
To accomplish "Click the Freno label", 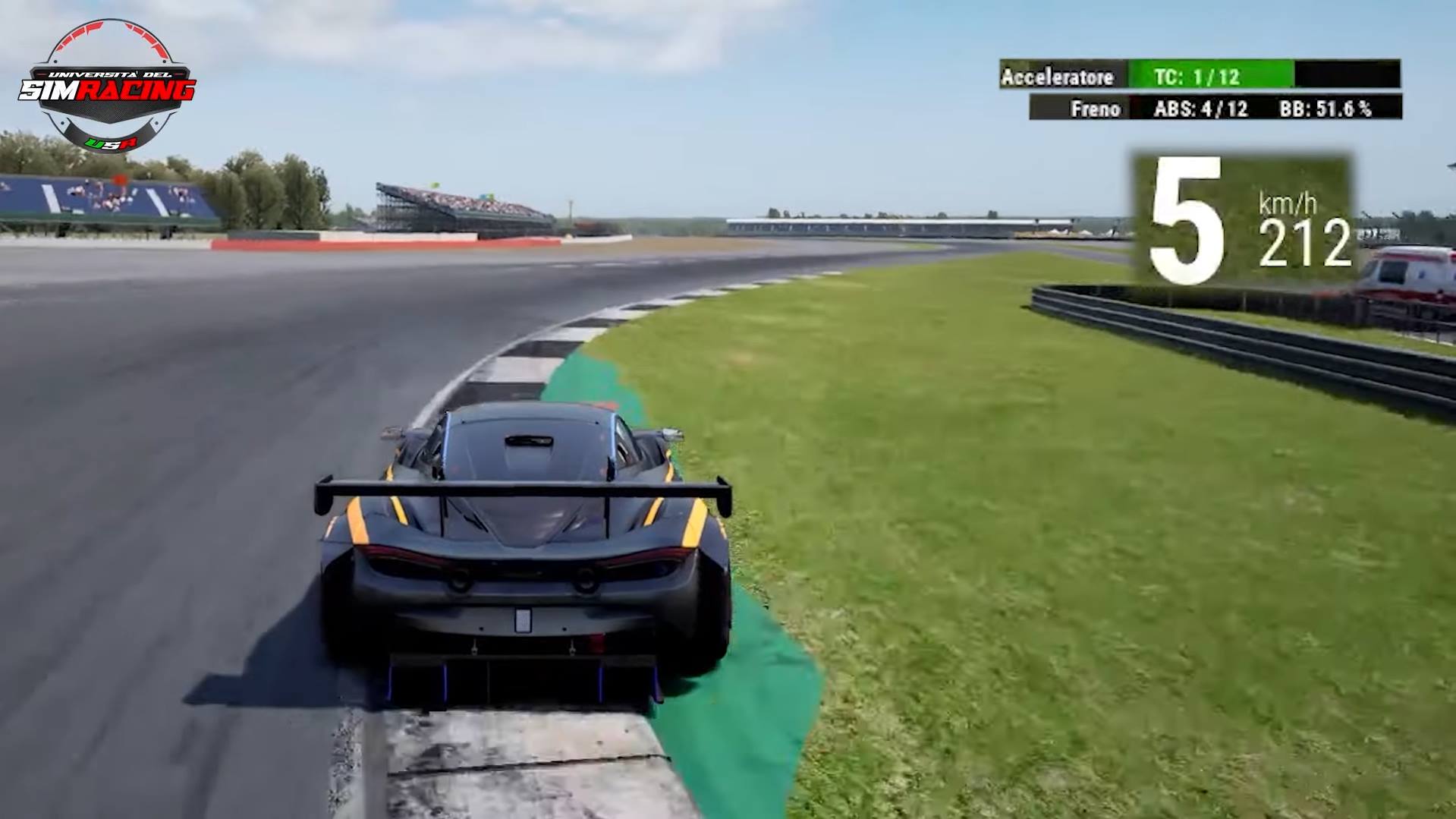I will coord(1096,109).
